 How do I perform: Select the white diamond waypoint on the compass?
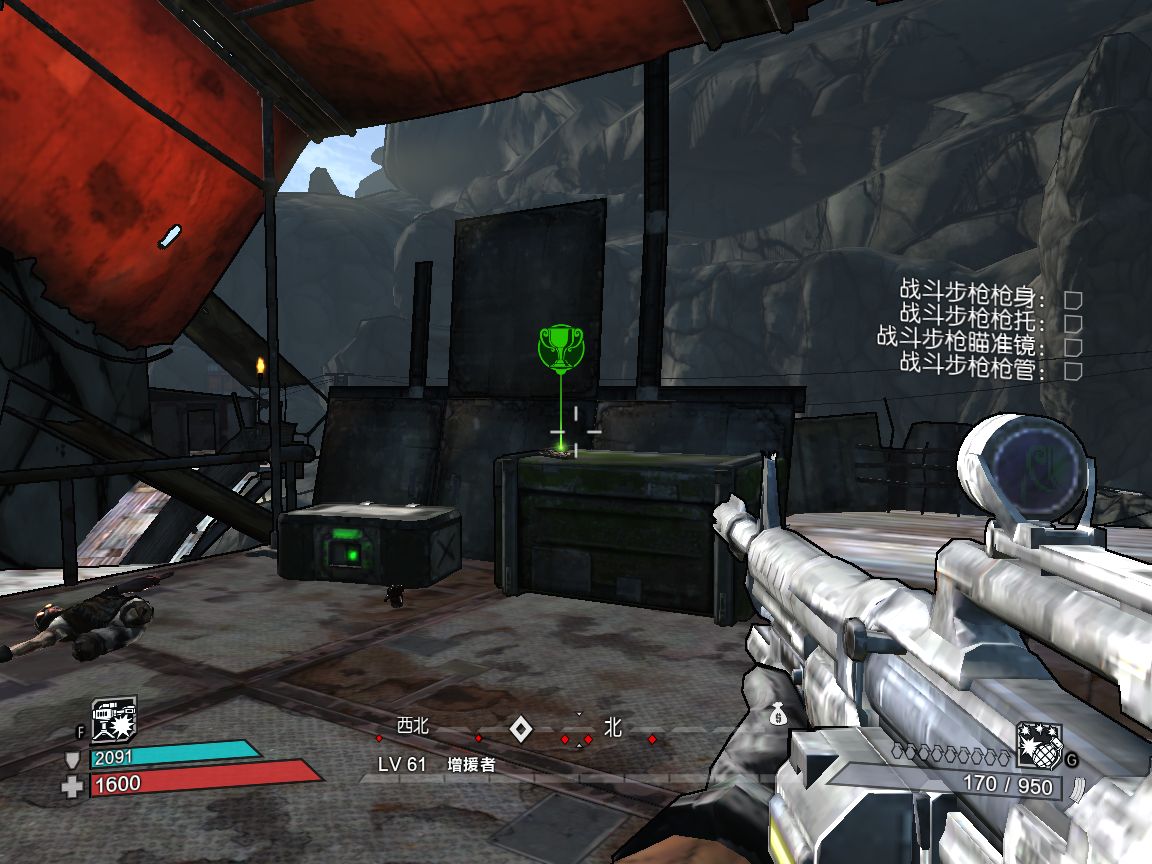click(x=520, y=730)
